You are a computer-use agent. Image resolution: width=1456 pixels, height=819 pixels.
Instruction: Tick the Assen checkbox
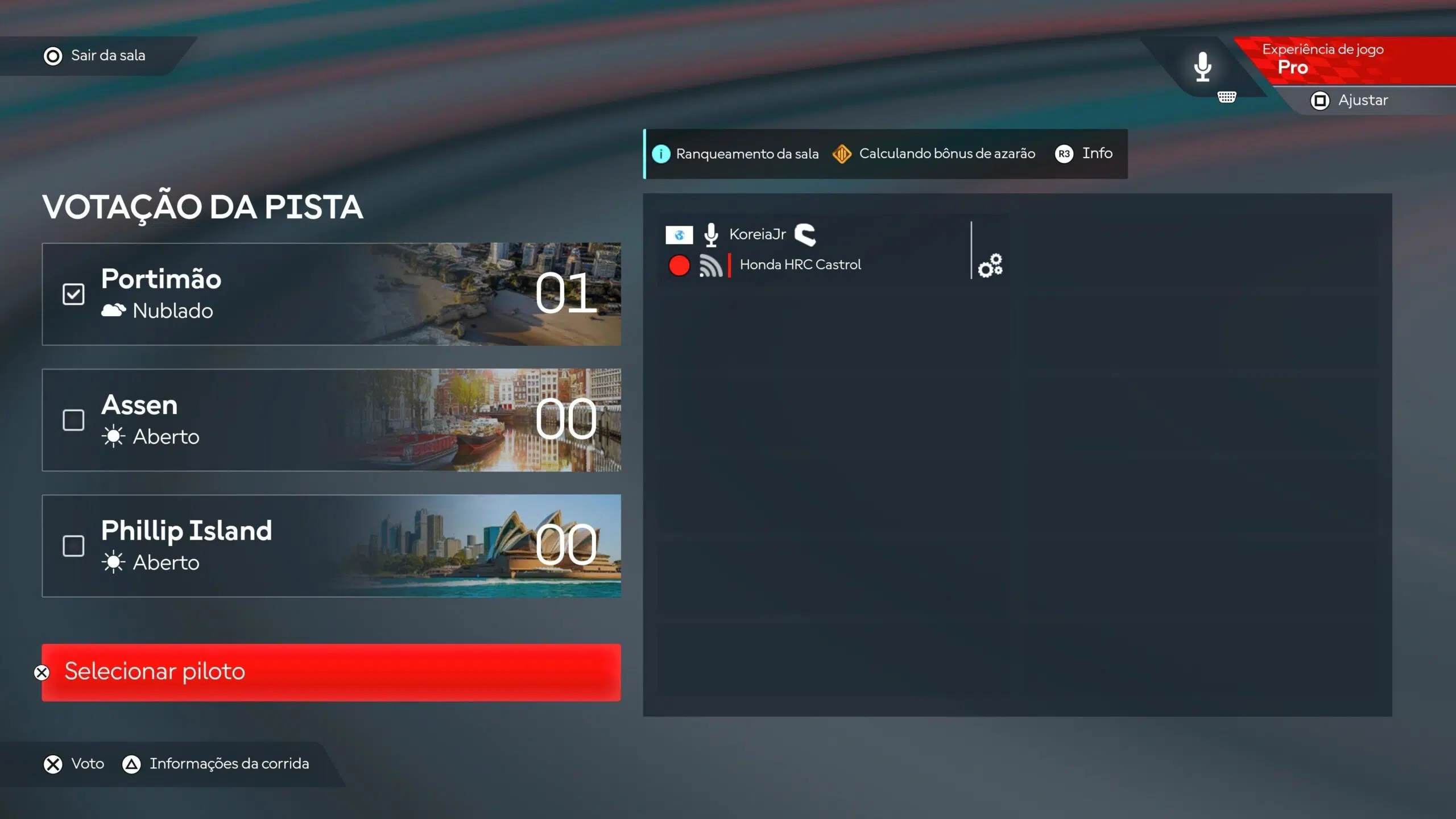point(73,420)
